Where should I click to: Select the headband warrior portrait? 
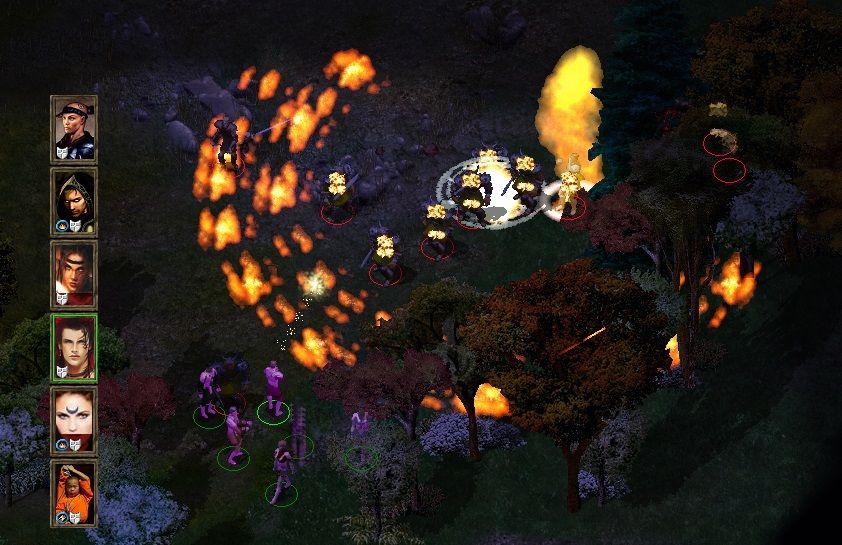[x=74, y=129]
